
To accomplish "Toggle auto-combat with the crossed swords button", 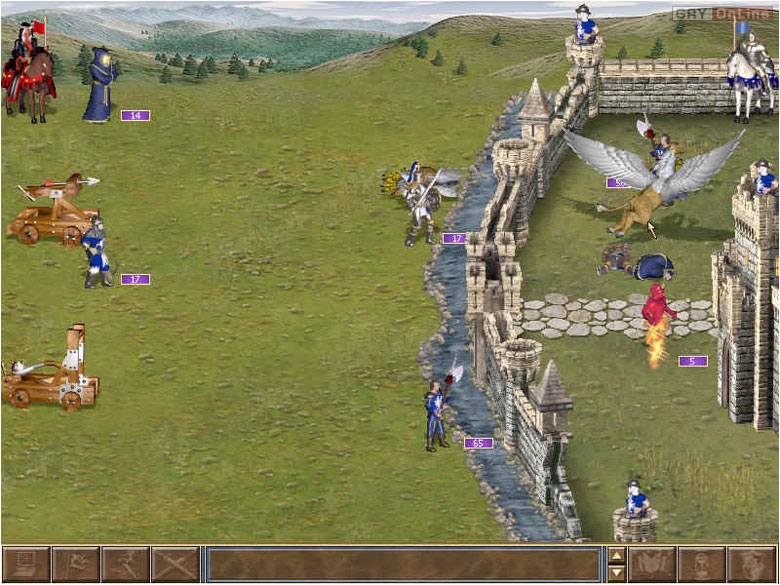I will tap(175, 565).
